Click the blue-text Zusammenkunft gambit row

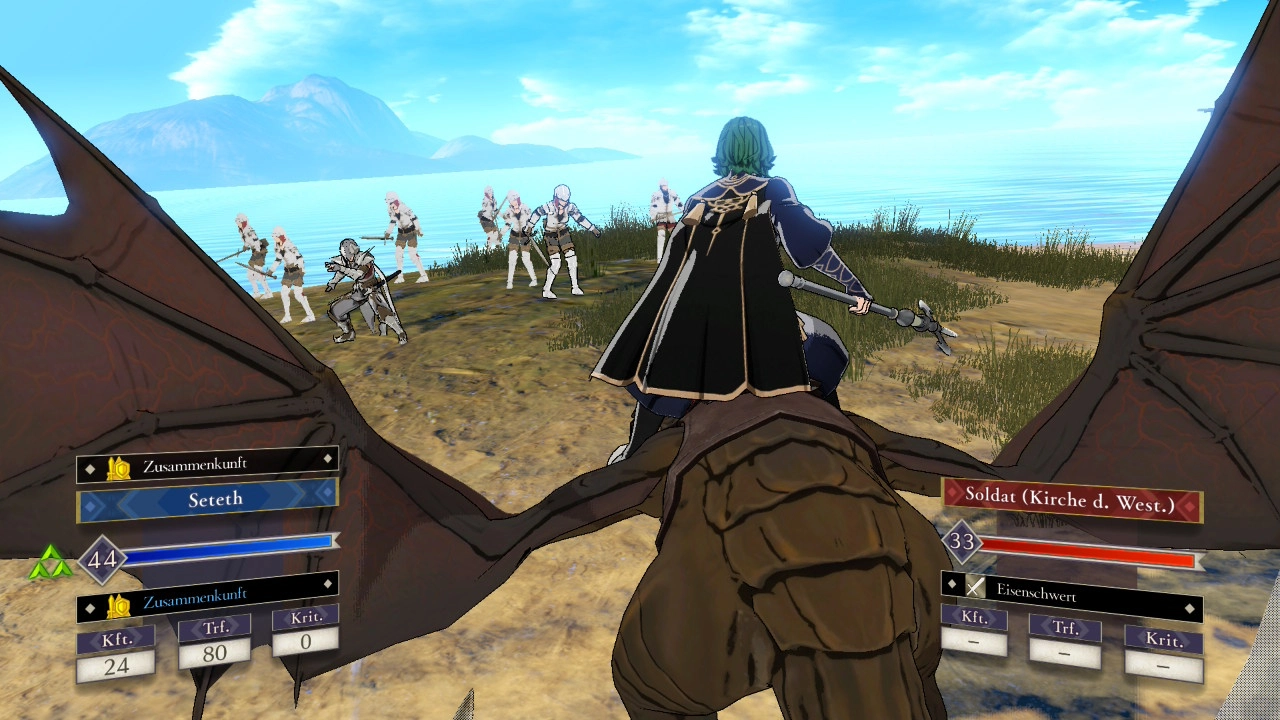coord(208,602)
